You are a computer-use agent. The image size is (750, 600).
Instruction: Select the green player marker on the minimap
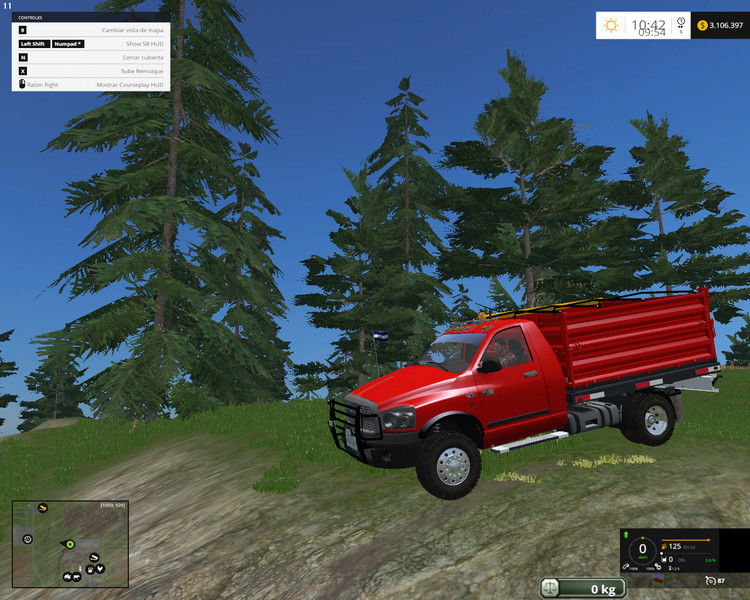(x=70, y=544)
